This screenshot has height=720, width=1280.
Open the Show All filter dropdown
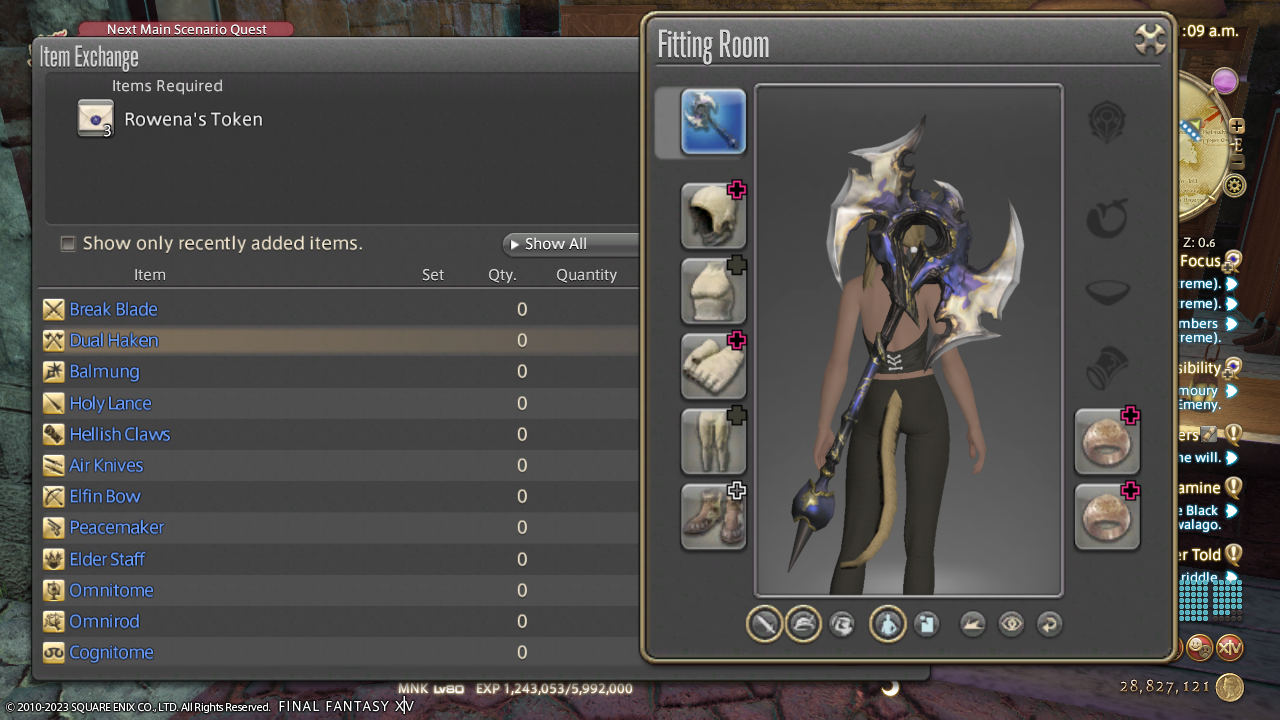pos(570,244)
